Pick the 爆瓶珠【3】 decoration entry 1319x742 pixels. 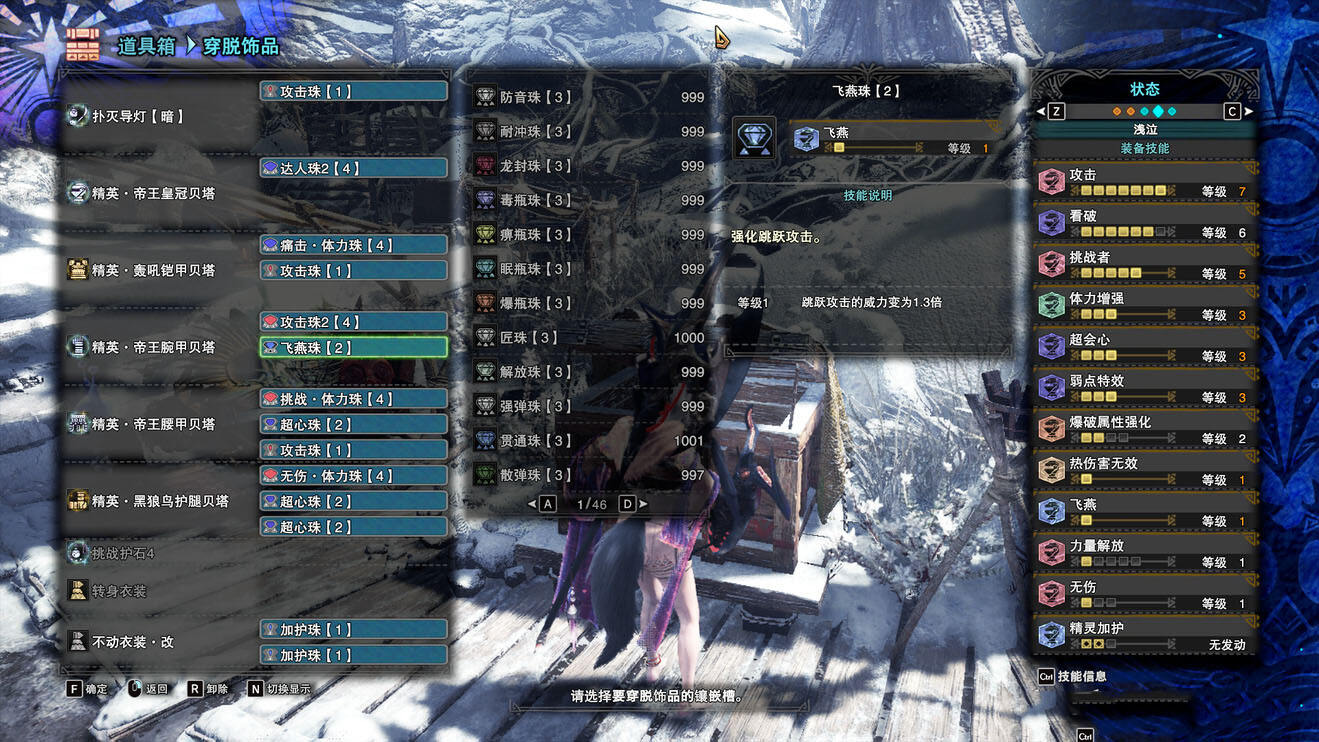(589, 303)
